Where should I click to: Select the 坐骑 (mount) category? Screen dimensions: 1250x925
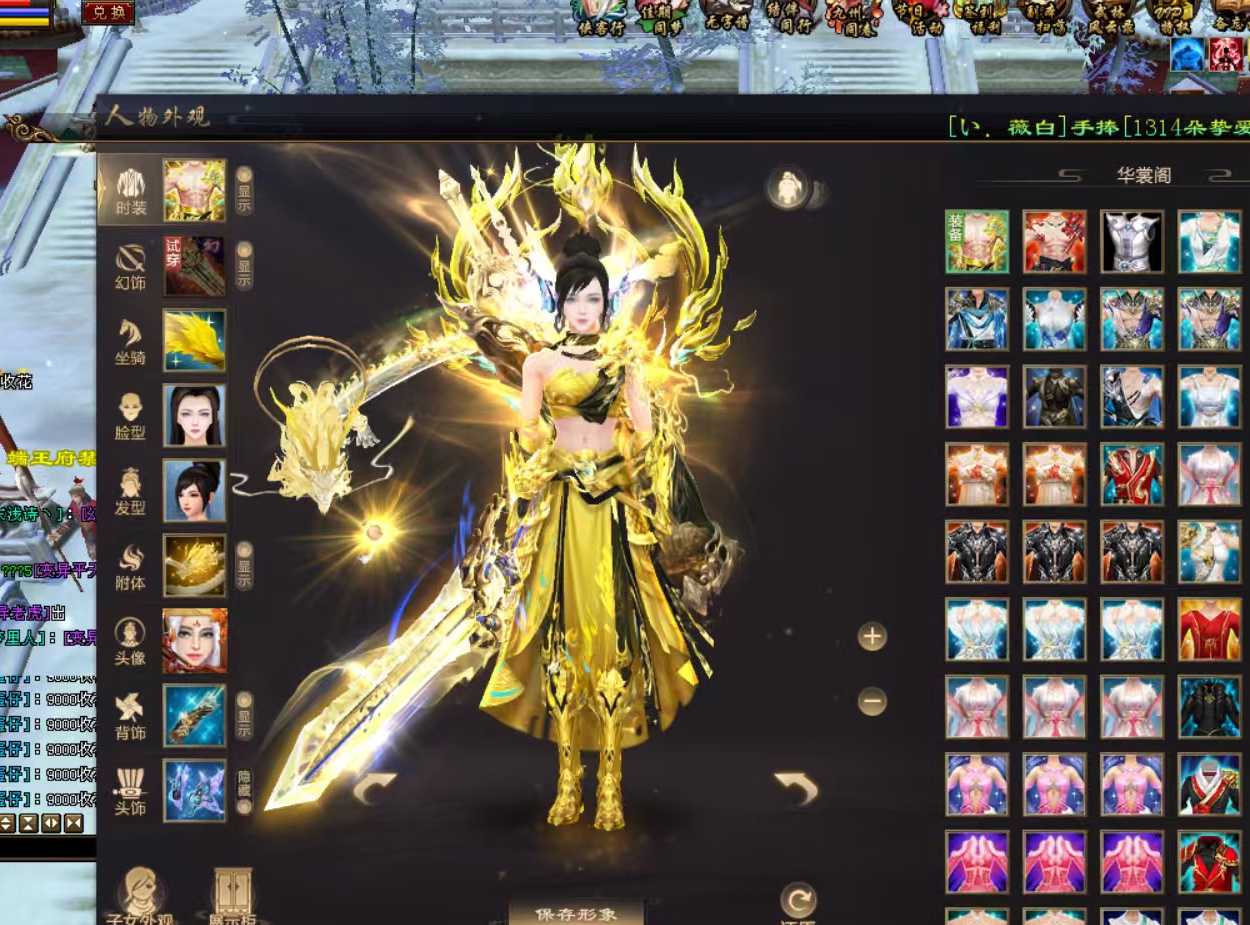[x=131, y=341]
